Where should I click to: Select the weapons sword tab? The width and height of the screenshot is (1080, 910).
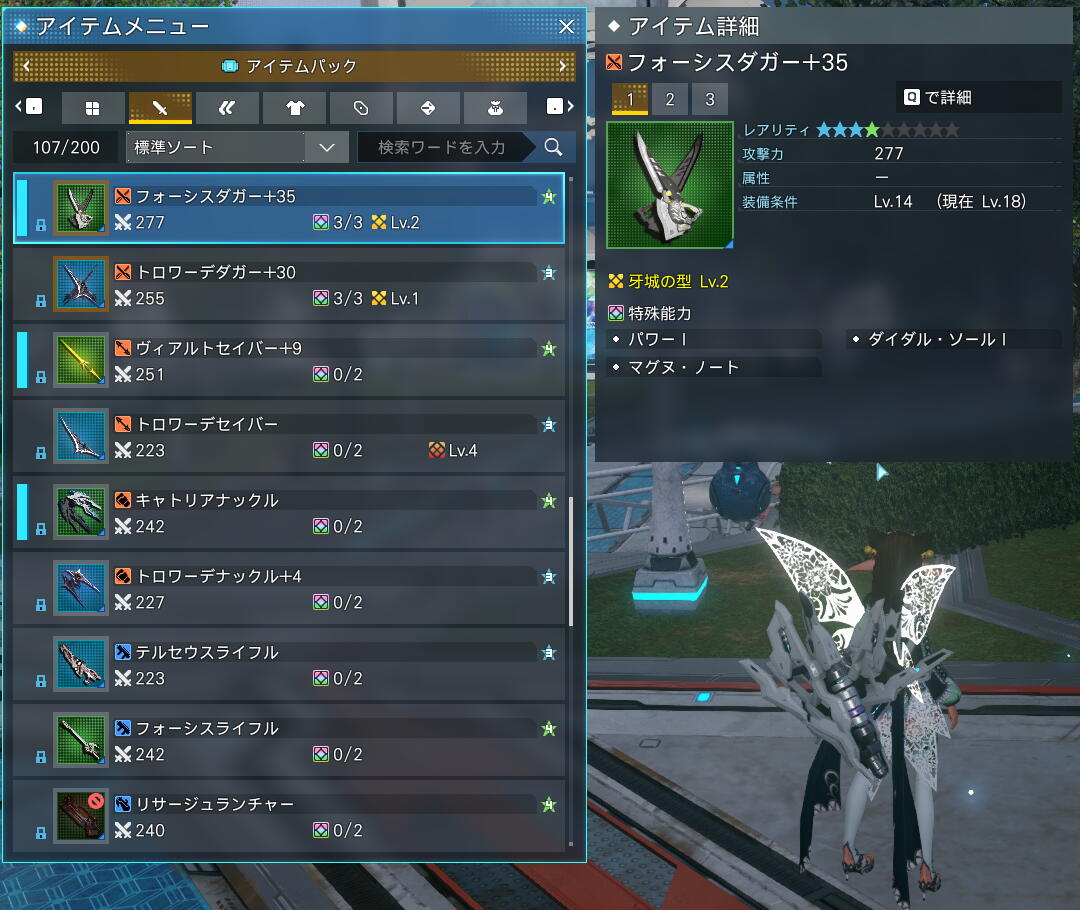coord(160,108)
